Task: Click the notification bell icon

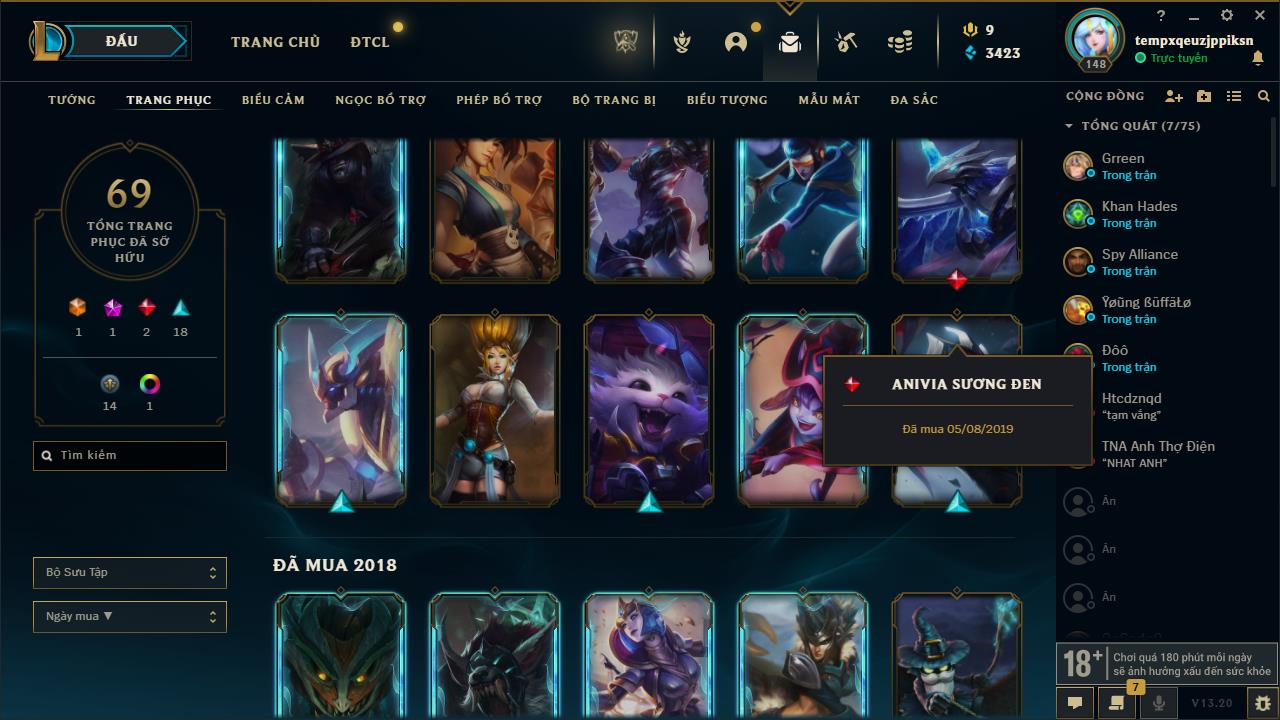Action: coord(1259,58)
